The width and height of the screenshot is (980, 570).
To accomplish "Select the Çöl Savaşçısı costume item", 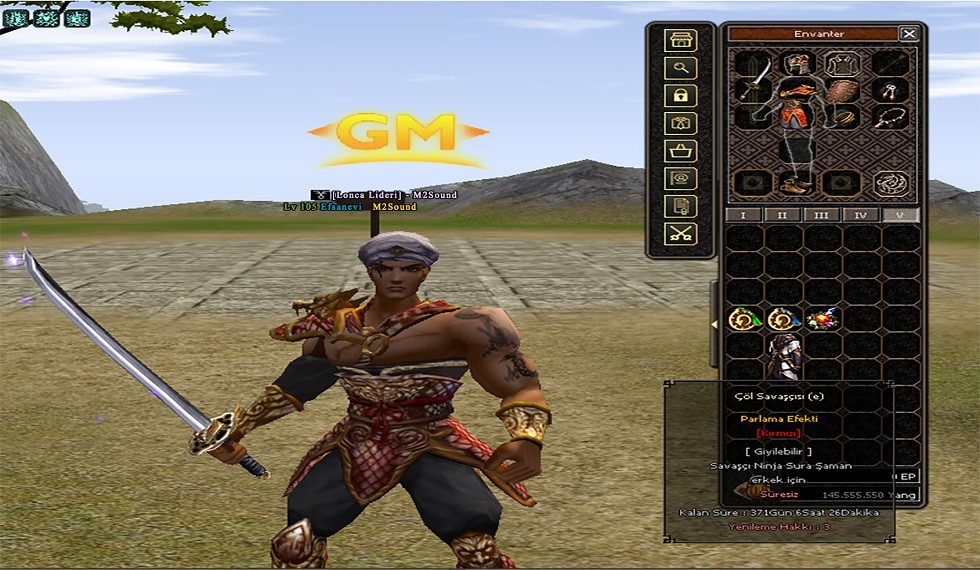I will (x=783, y=354).
